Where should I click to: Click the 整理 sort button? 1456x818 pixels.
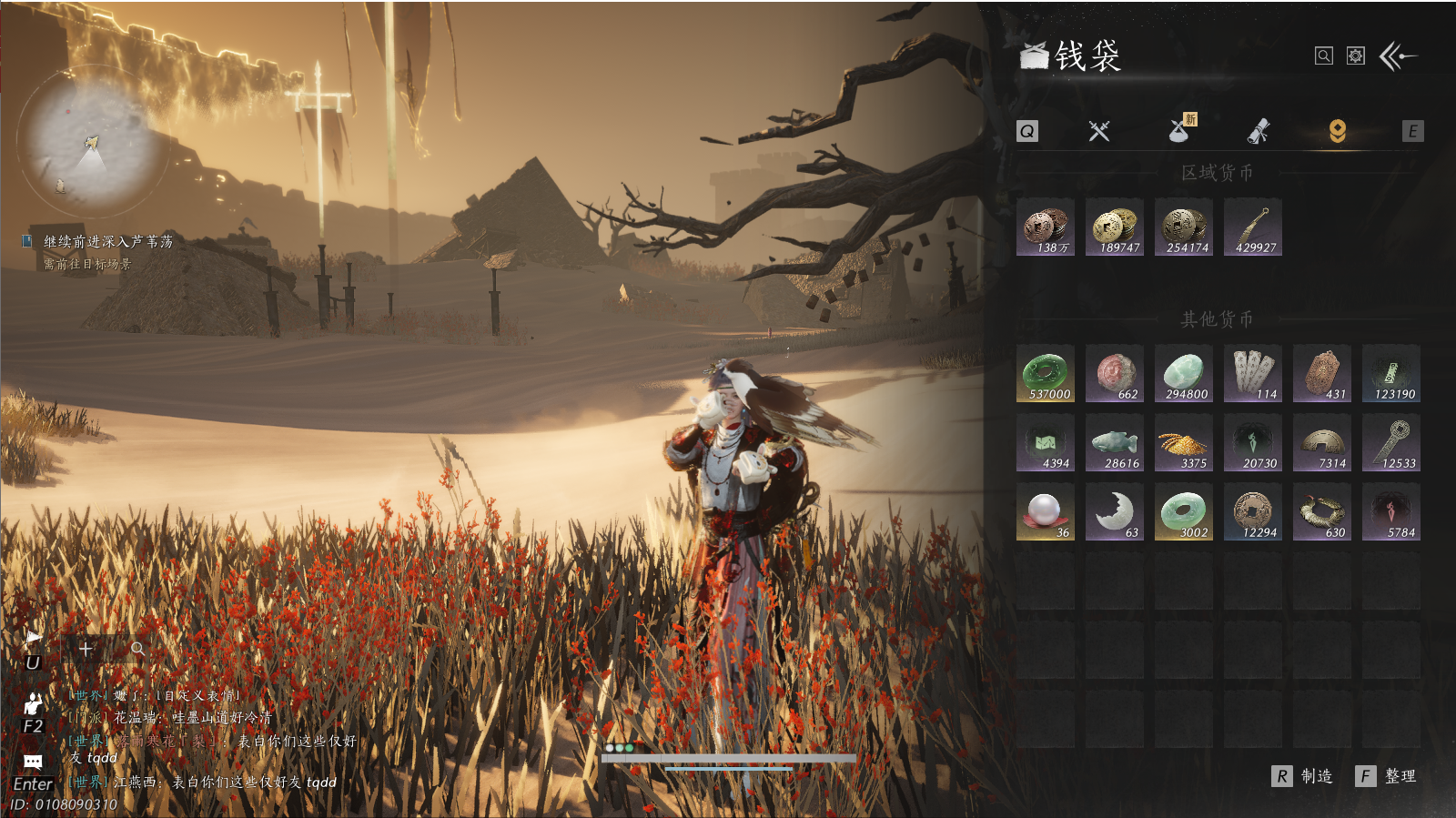click(x=1387, y=776)
